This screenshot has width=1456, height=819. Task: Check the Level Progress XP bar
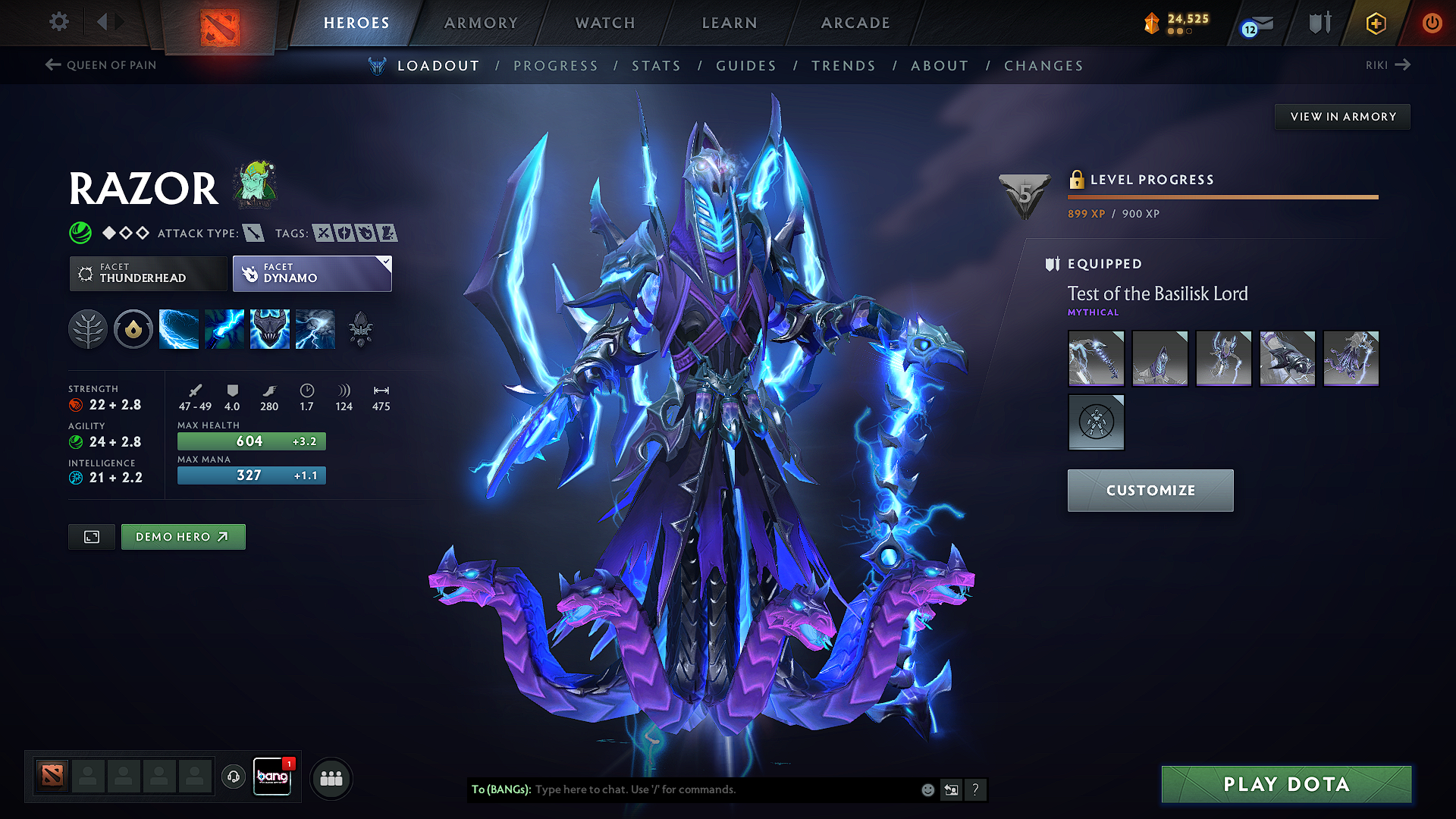(1222, 196)
